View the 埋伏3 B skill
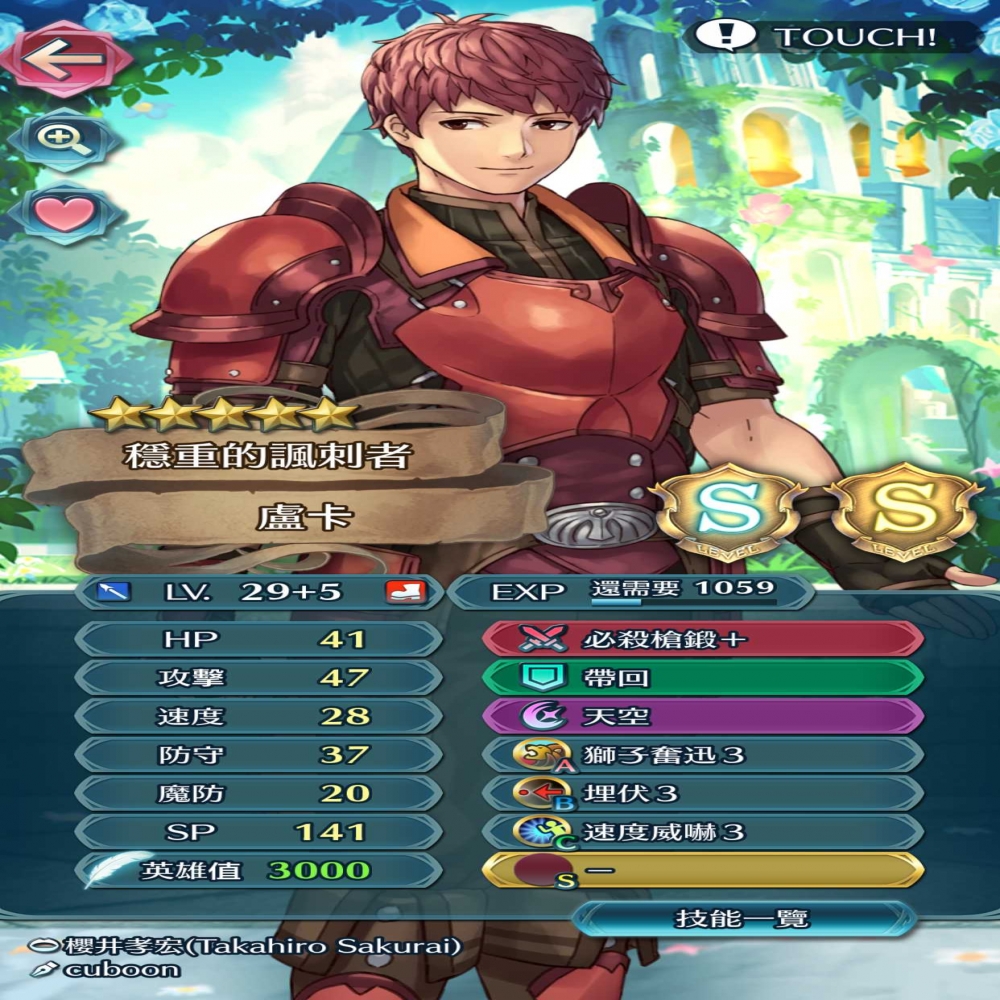Screen dimensions: 1000x1000 tap(702, 793)
